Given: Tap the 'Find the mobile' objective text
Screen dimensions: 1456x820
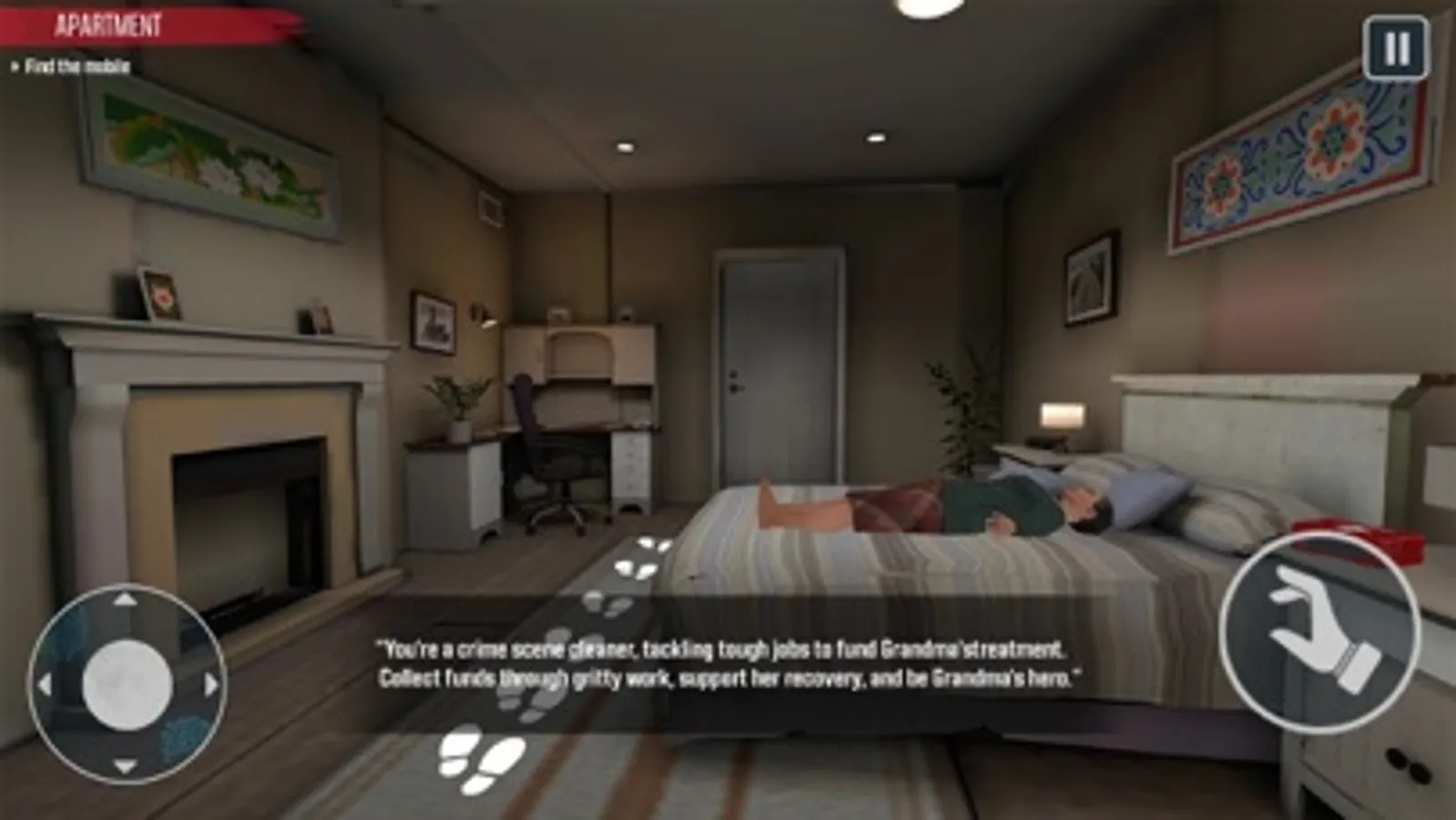Looking at the screenshot, I should pos(77,66).
